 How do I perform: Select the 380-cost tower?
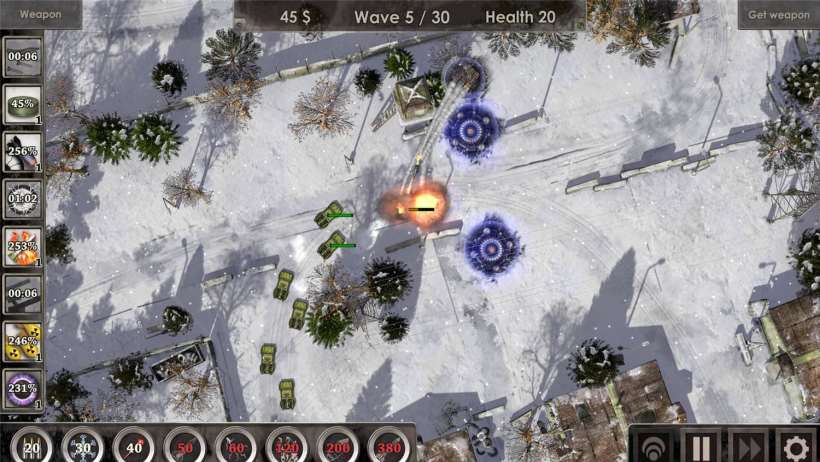point(389,446)
